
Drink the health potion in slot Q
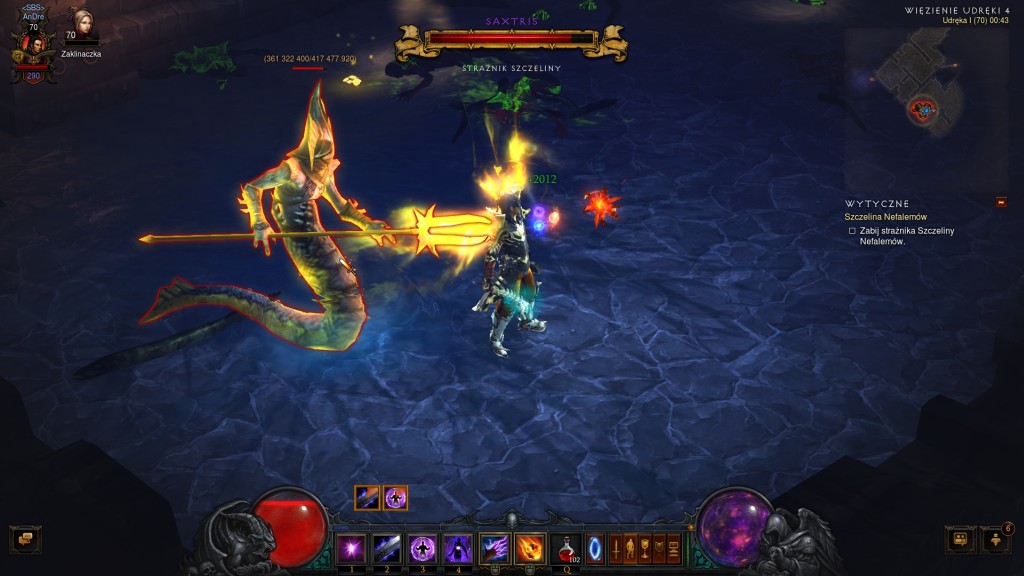(x=566, y=548)
